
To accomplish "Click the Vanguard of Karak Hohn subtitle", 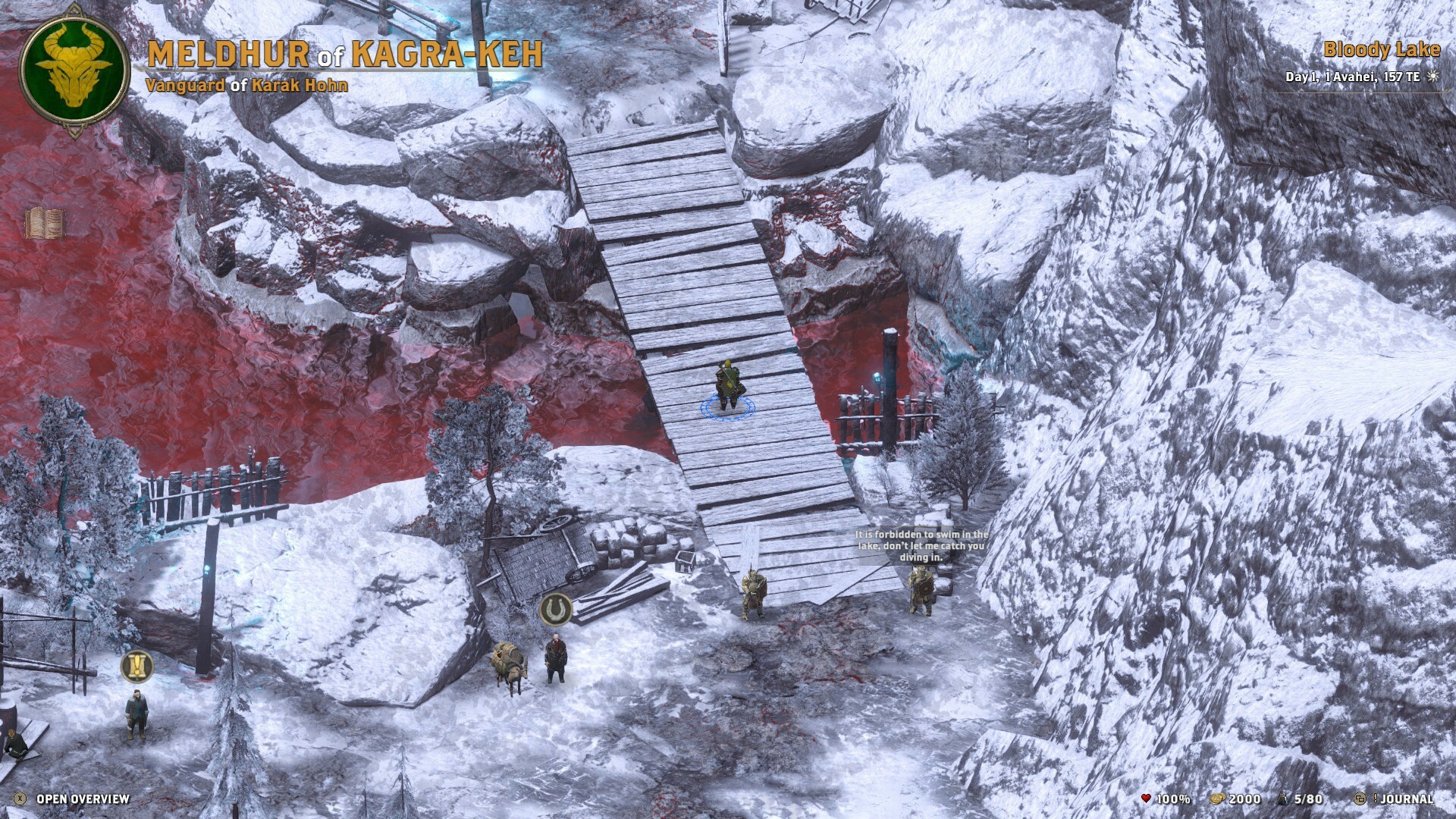I will pyautogui.click(x=246, y=85).
